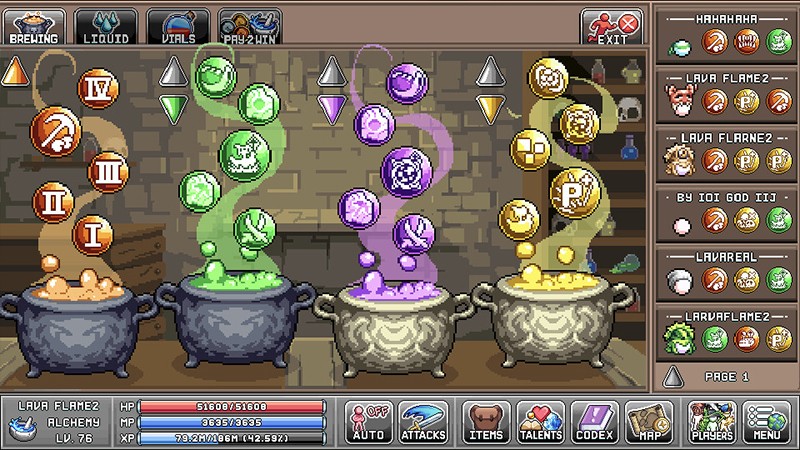Open the Codex book

(596, 422)
